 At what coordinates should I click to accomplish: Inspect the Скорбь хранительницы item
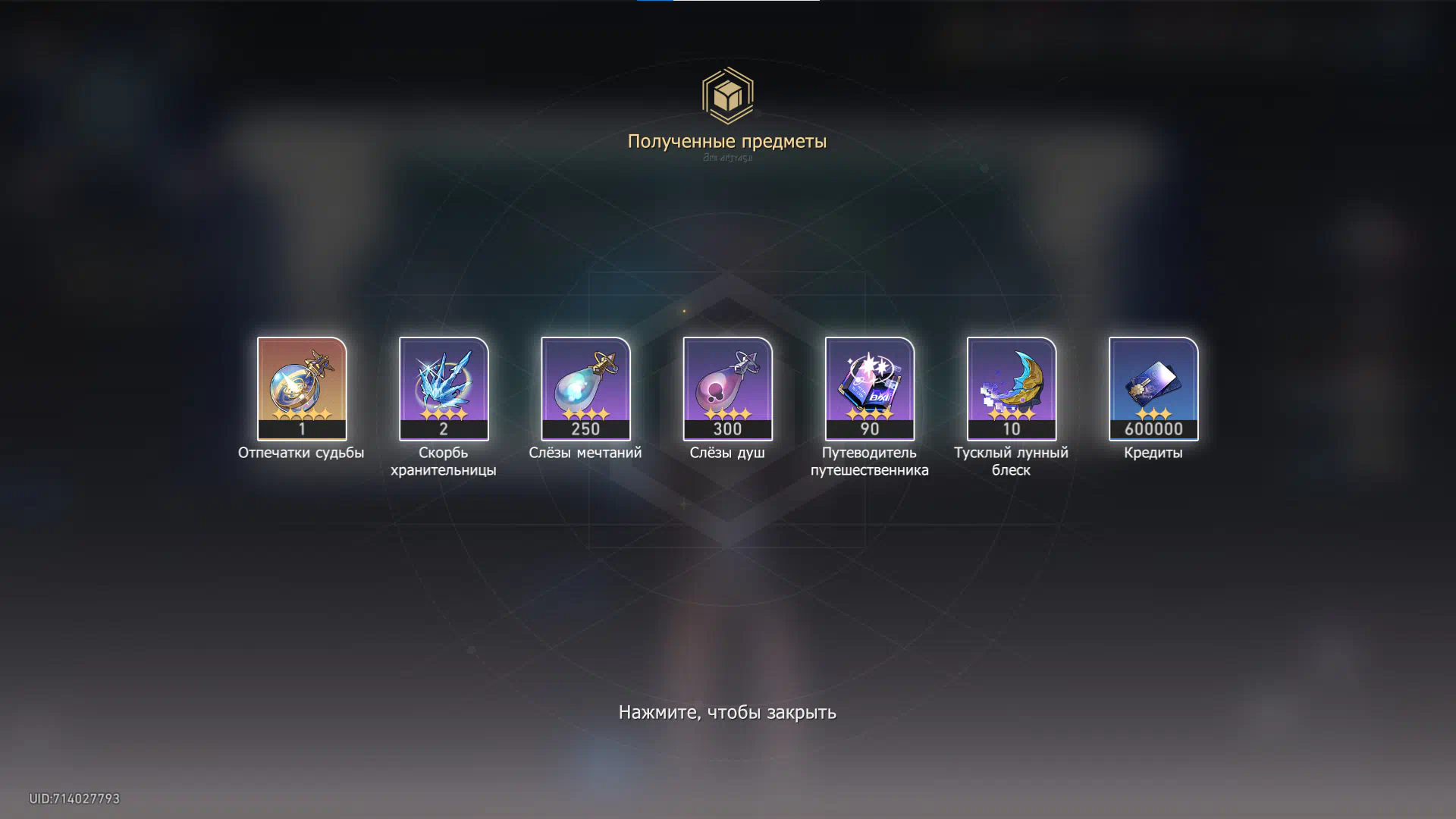click(444, 388)
